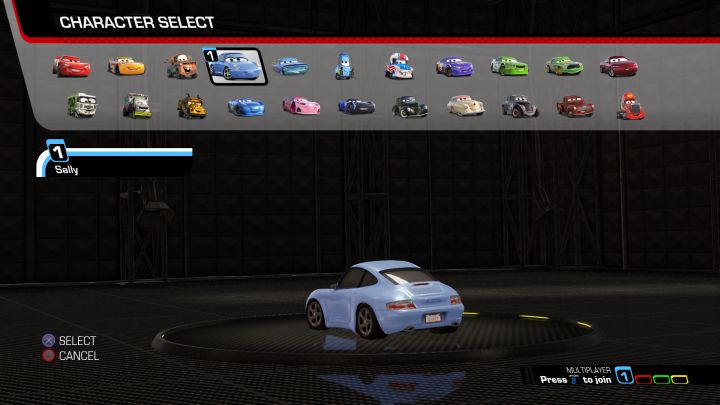Choose Ramone, the teal lowrider

click(290, 66)
